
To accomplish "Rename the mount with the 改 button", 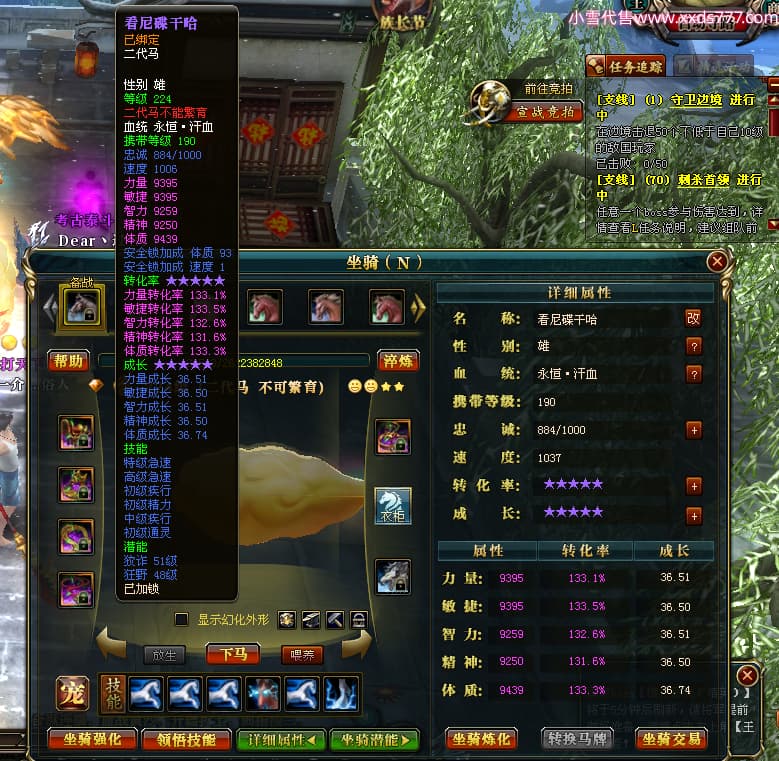I will (693, 318).
